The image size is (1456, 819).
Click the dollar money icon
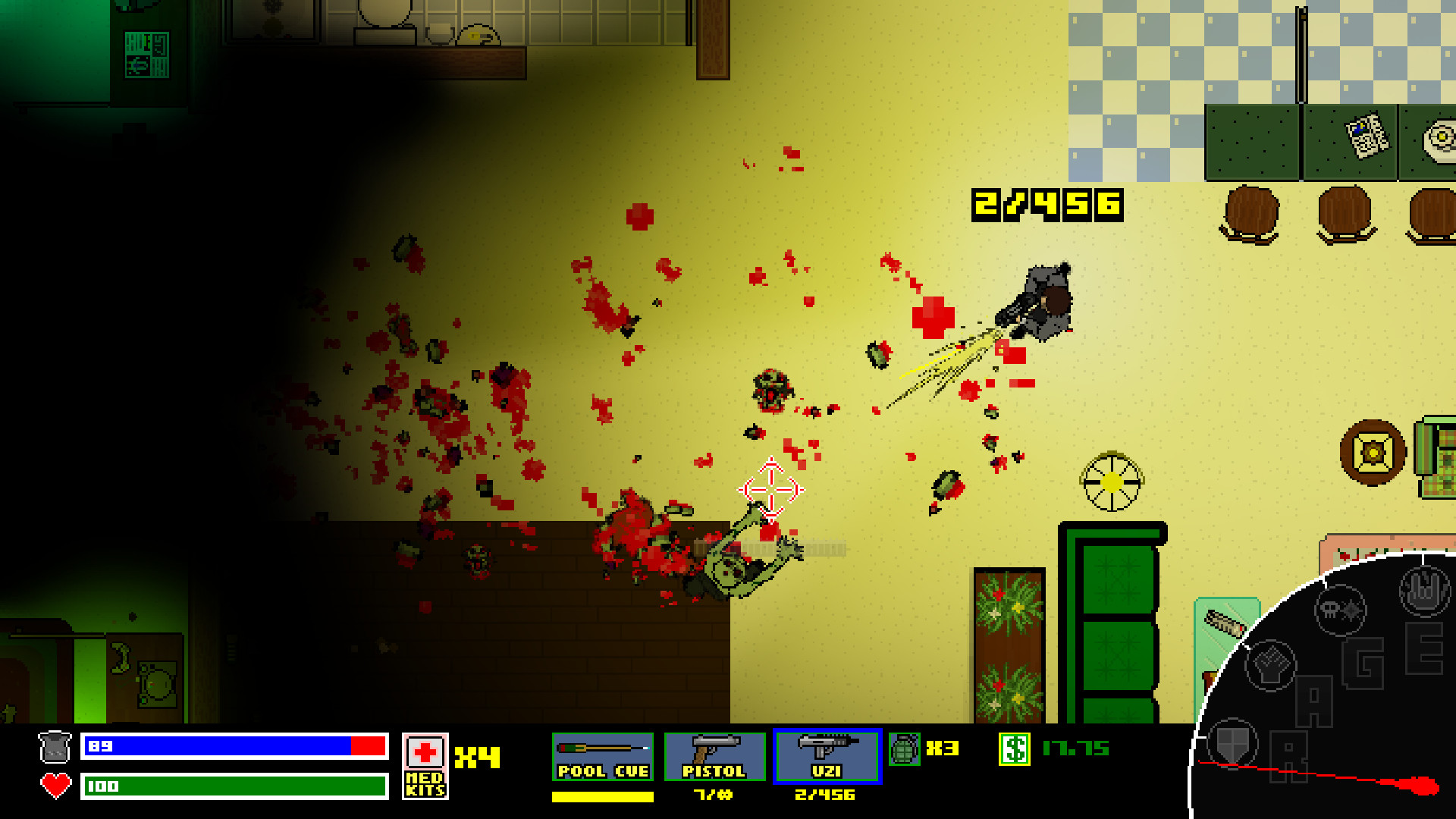pyautogui.click(x=1014, y=748)
